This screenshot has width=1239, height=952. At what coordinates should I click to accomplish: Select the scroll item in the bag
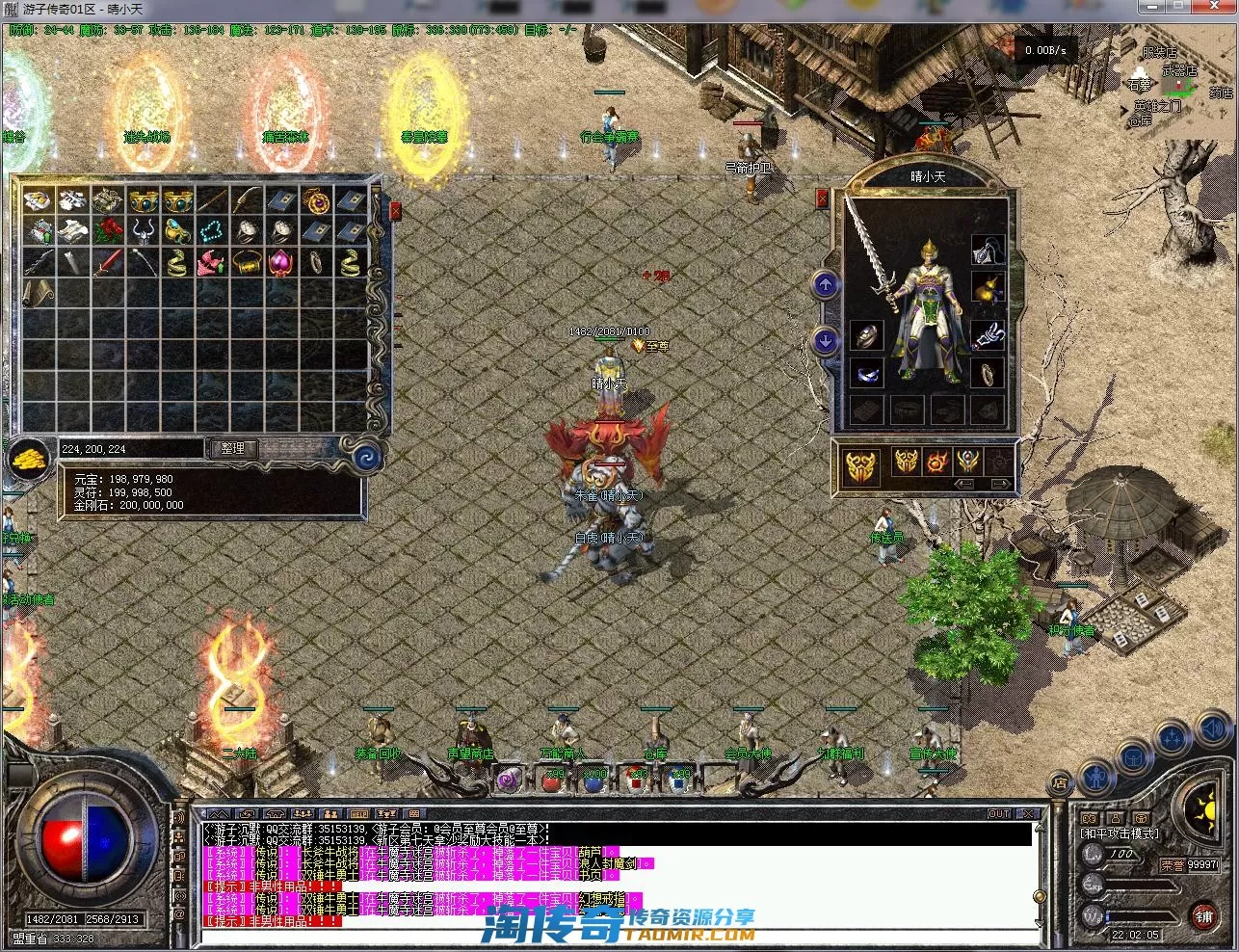[39, 292]
